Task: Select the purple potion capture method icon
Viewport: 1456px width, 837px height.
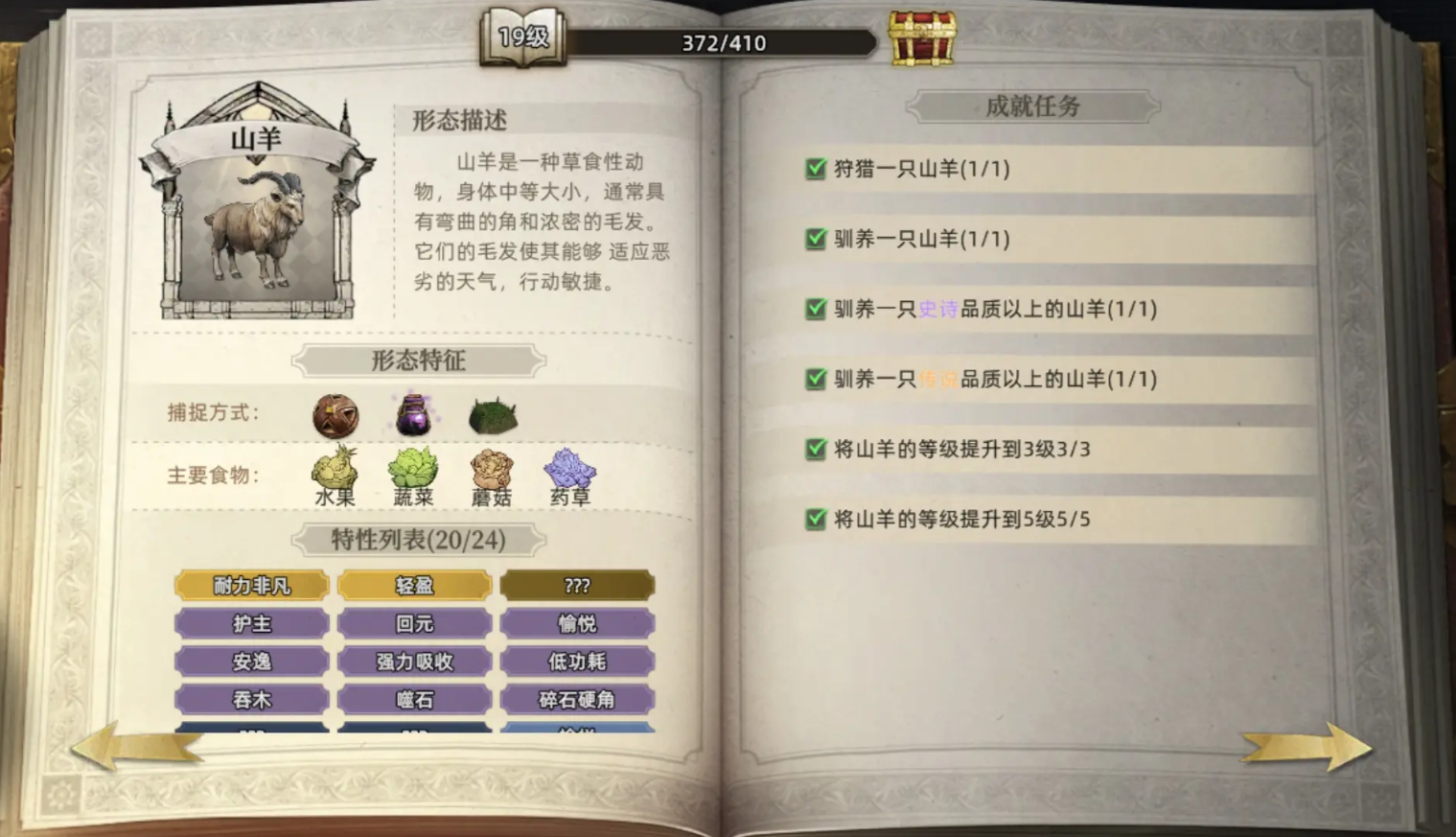Action: click(x=413, y=412)
